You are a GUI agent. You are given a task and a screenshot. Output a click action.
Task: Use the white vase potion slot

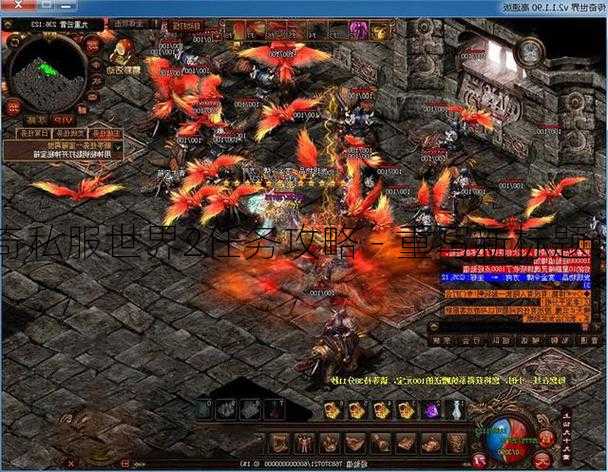[457, 410]
